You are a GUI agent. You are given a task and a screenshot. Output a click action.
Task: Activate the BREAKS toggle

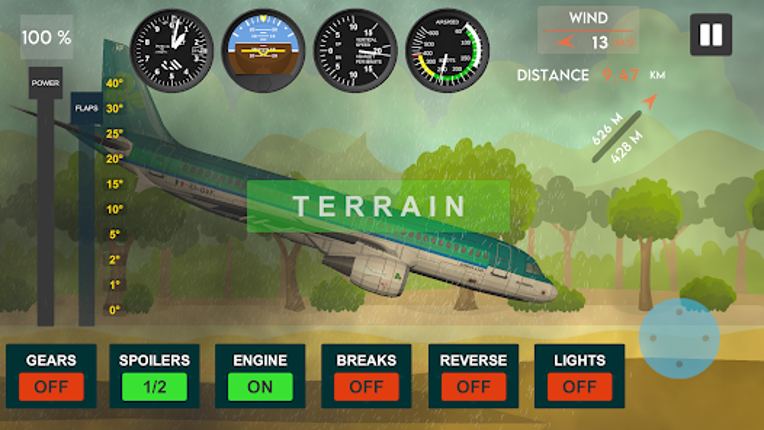click(366, 386)
